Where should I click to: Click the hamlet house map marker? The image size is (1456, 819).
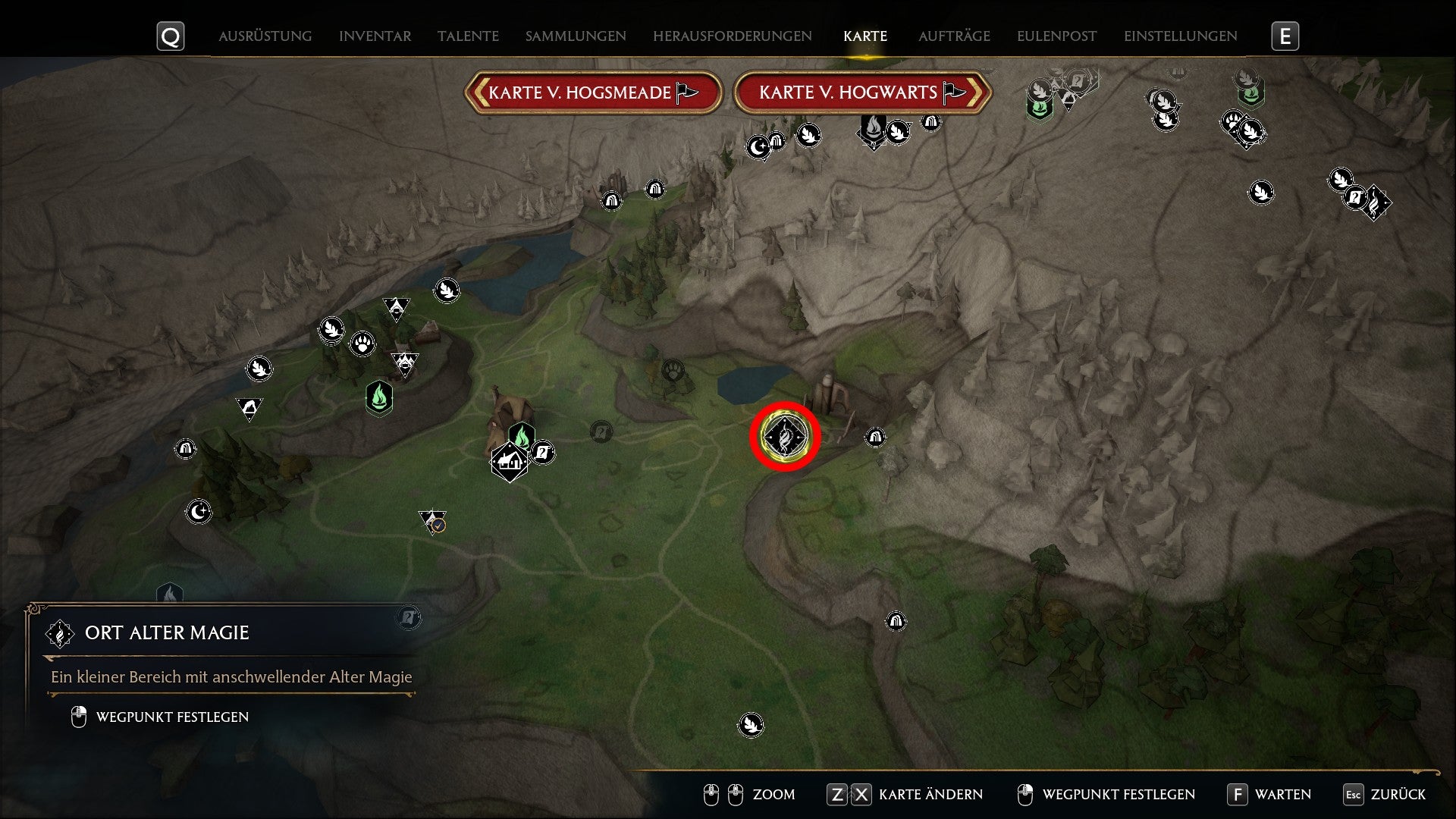(509, 460)
